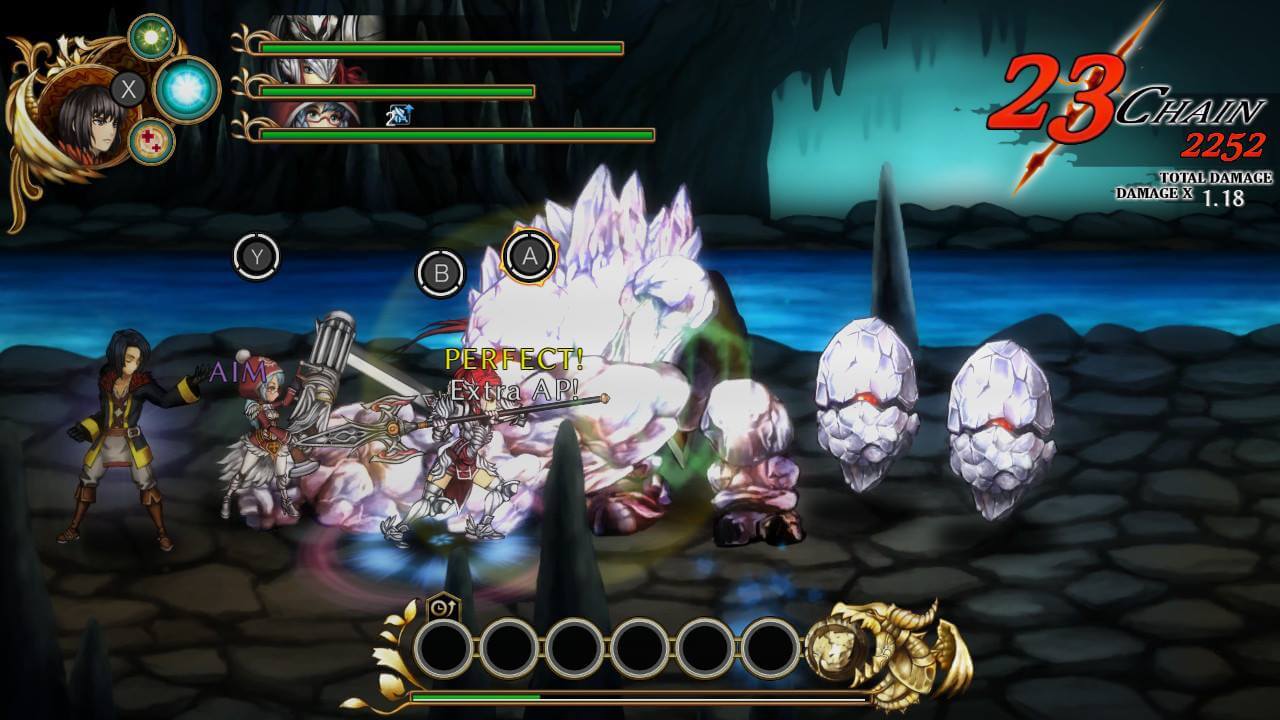Activate the green starburst spell orb
The image size is (1280, 720).
pyautogui.click(x=151, y=37)
